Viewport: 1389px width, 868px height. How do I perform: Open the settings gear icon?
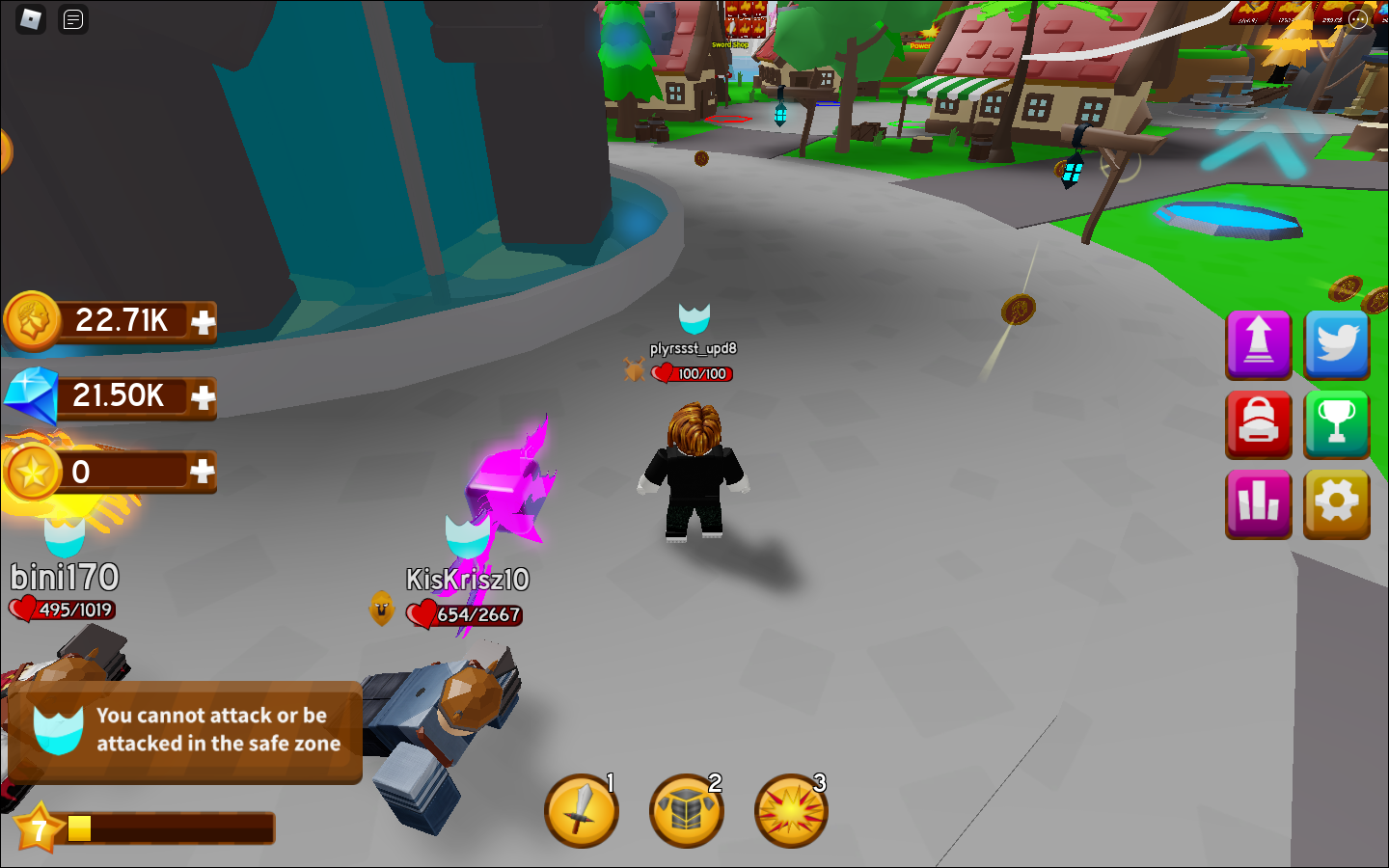click(x=1336, y=503)
